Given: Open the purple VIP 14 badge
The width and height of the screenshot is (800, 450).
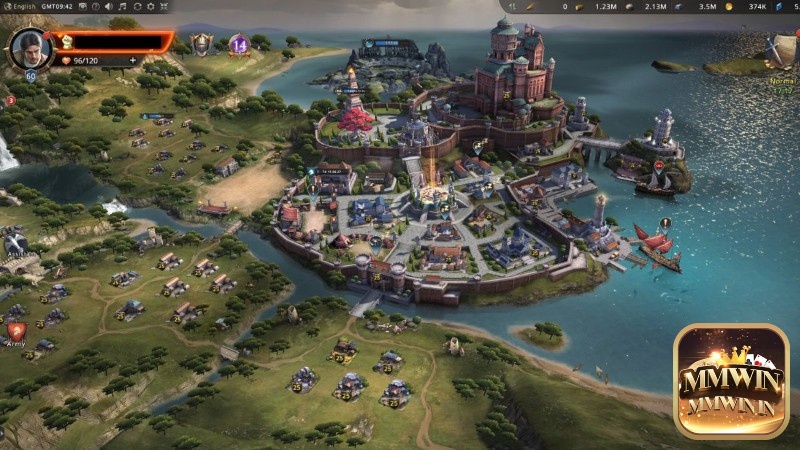Looking at the screenshot, I should (238, 44).
